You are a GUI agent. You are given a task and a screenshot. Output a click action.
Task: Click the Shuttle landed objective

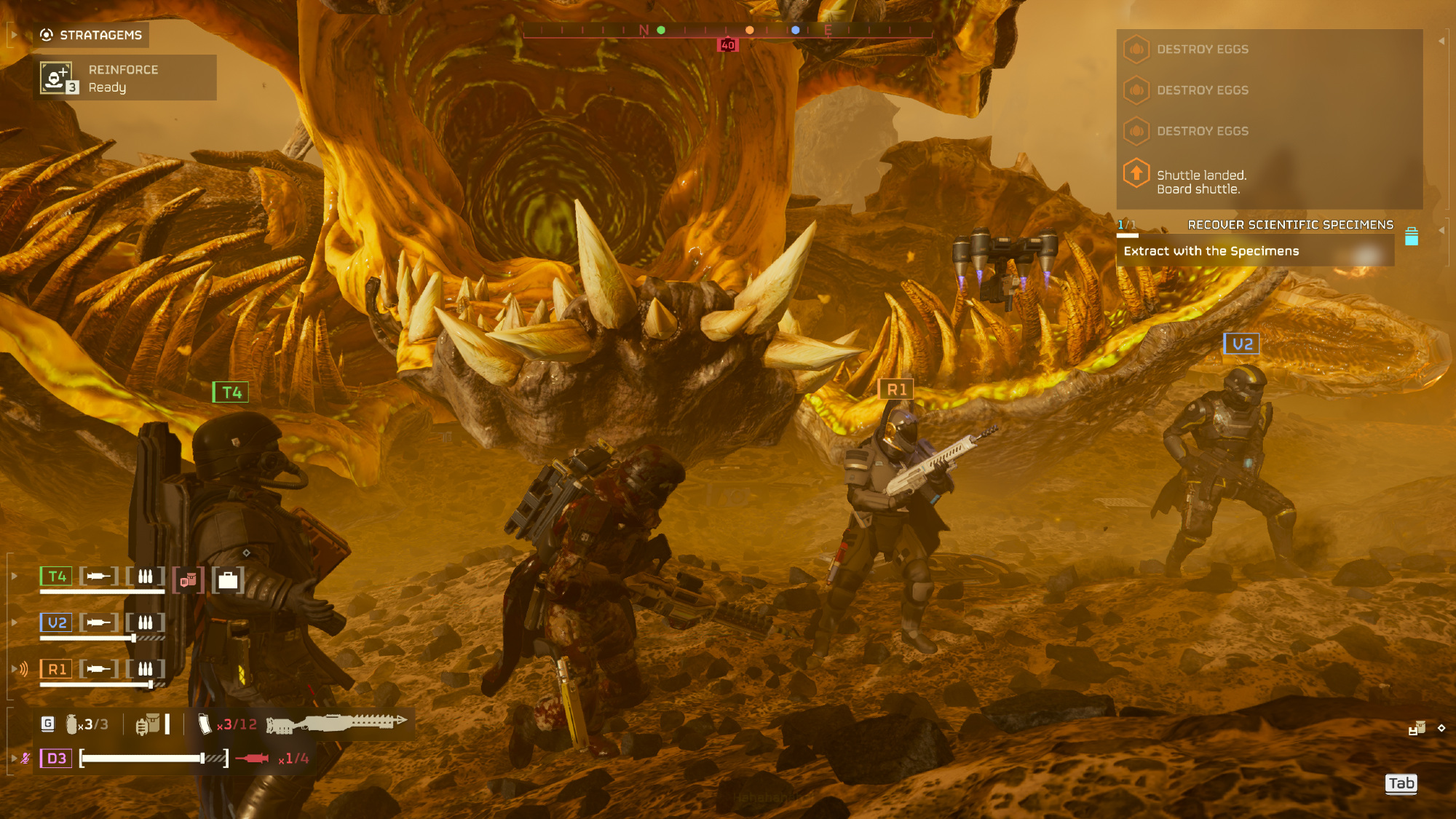[x=1201, y=182]
